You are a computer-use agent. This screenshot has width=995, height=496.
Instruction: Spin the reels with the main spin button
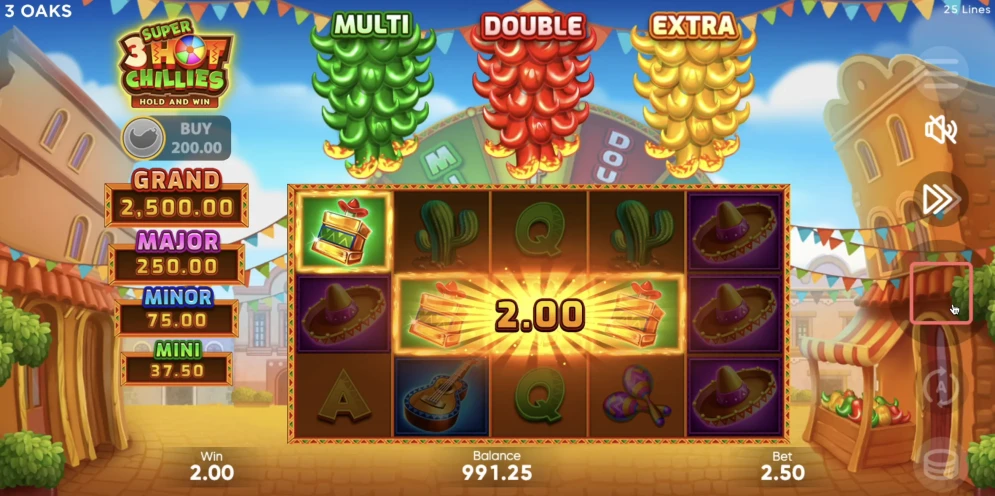(941, 294)
